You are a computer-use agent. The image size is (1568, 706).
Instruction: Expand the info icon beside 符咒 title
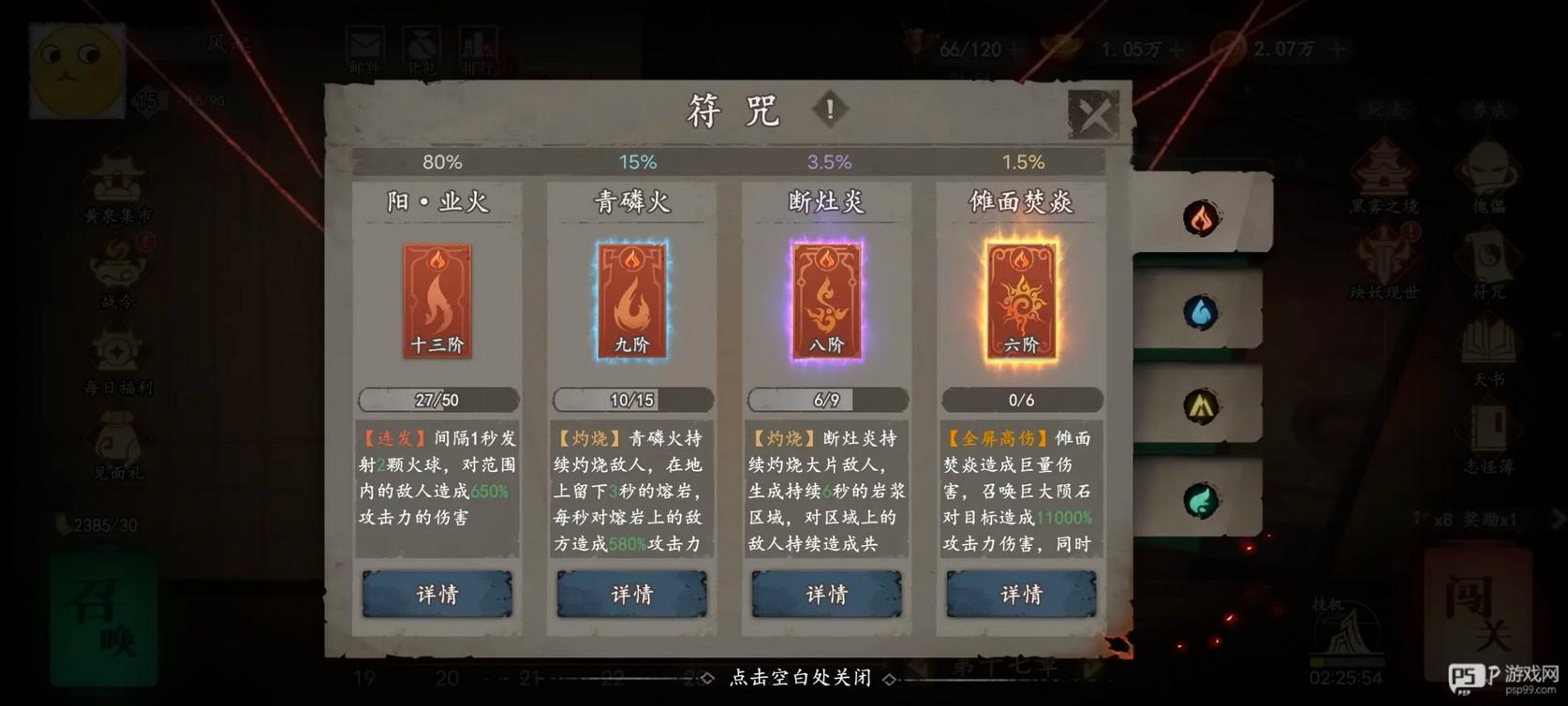[828, 110]
